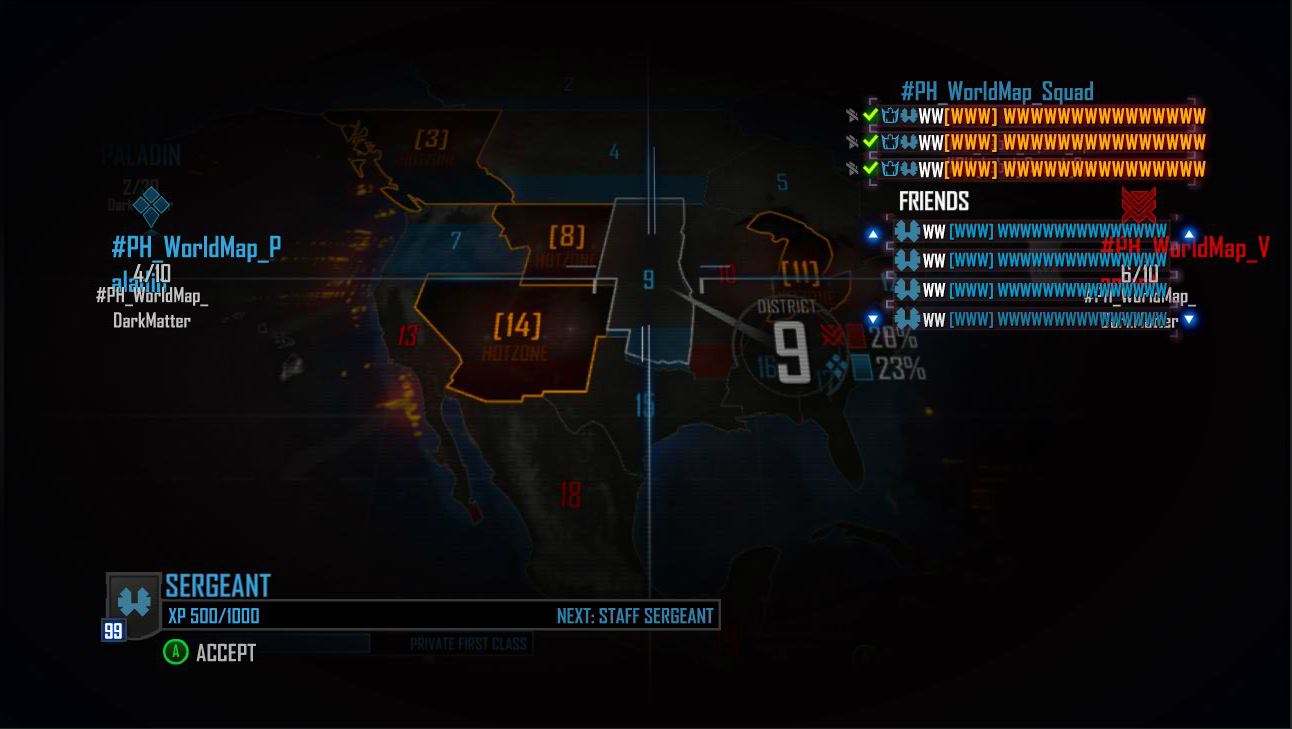Select the highlighted district 9 region

[648, 280]
